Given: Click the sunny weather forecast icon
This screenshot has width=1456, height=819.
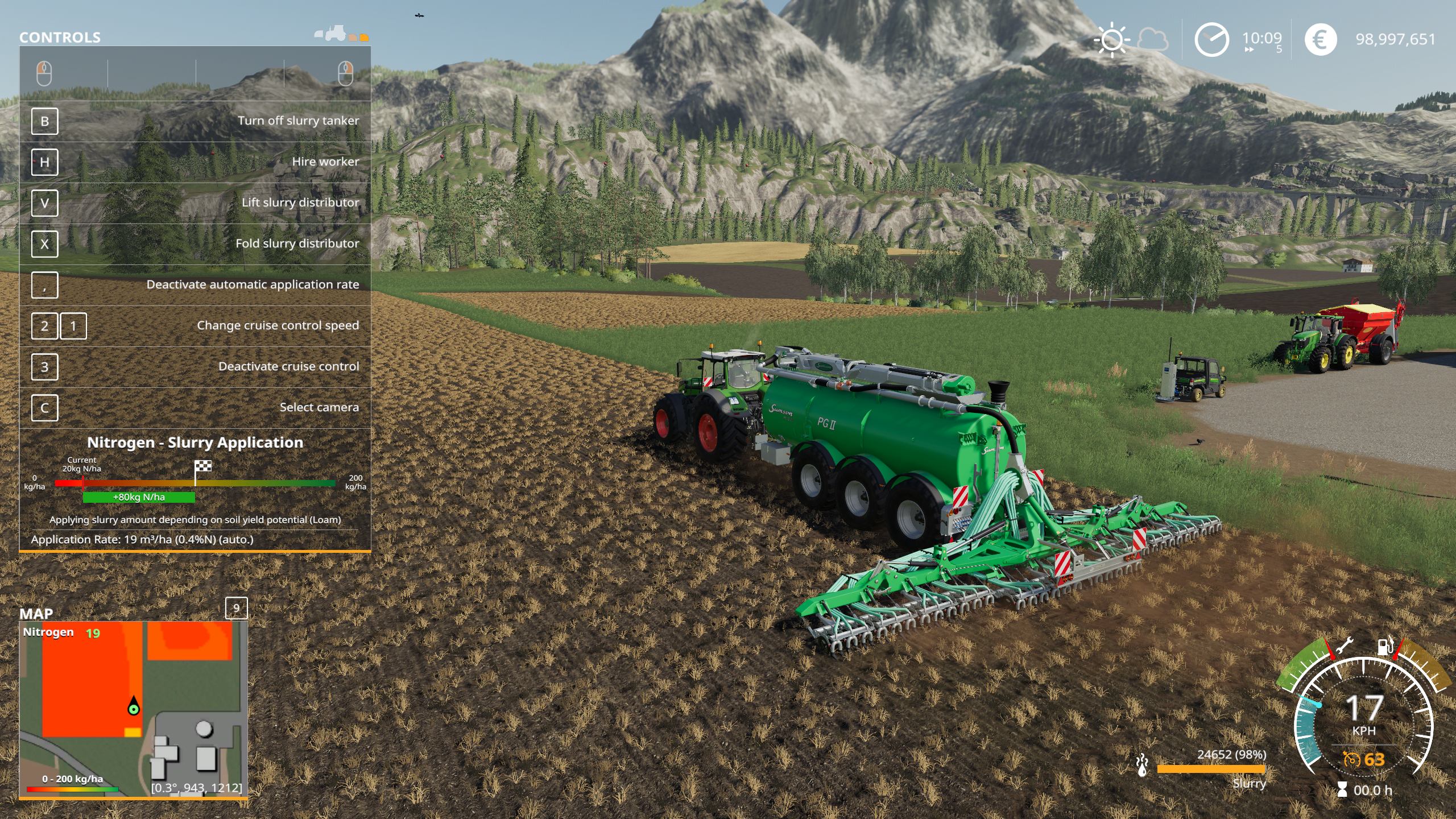Looking at the screenshot, I should coord(1111,40).
